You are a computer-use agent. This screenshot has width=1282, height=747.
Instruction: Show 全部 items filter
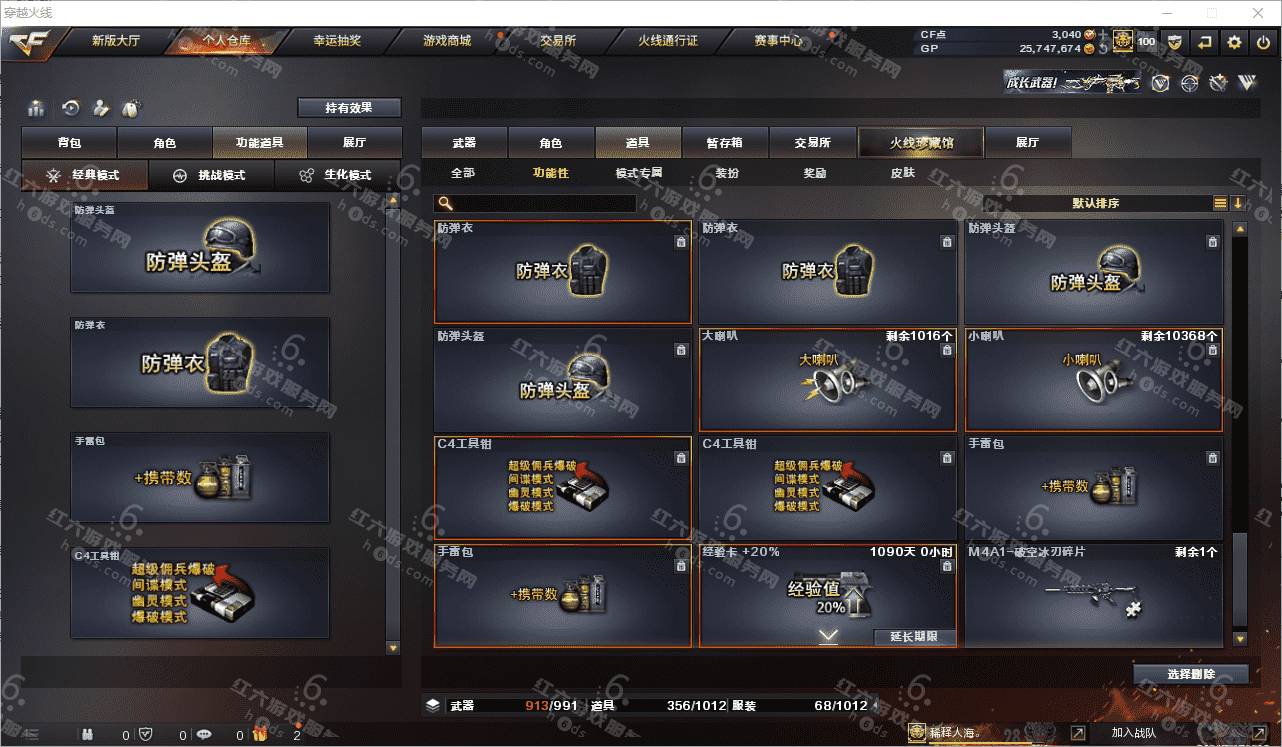463,173
